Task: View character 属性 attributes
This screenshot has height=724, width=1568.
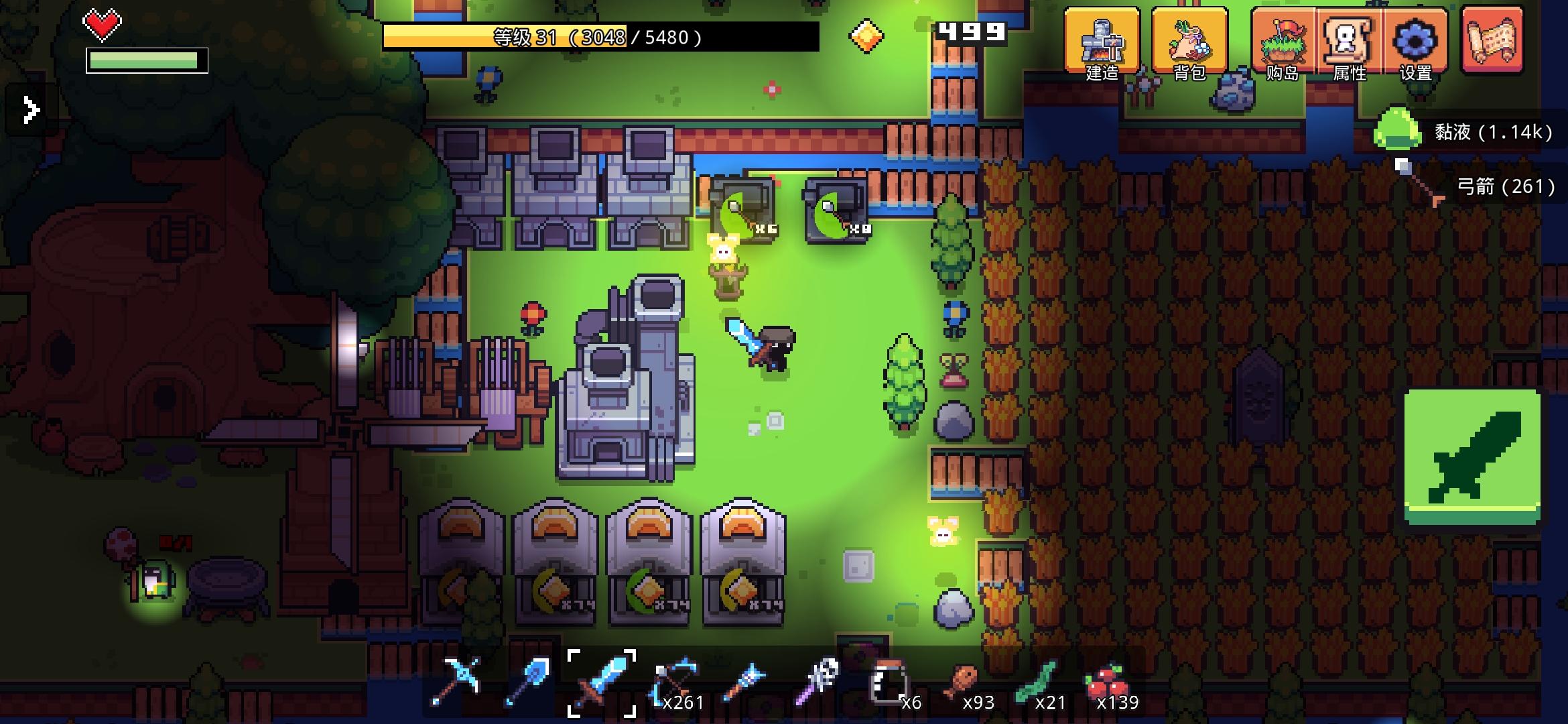Action: click(1350, 42)
